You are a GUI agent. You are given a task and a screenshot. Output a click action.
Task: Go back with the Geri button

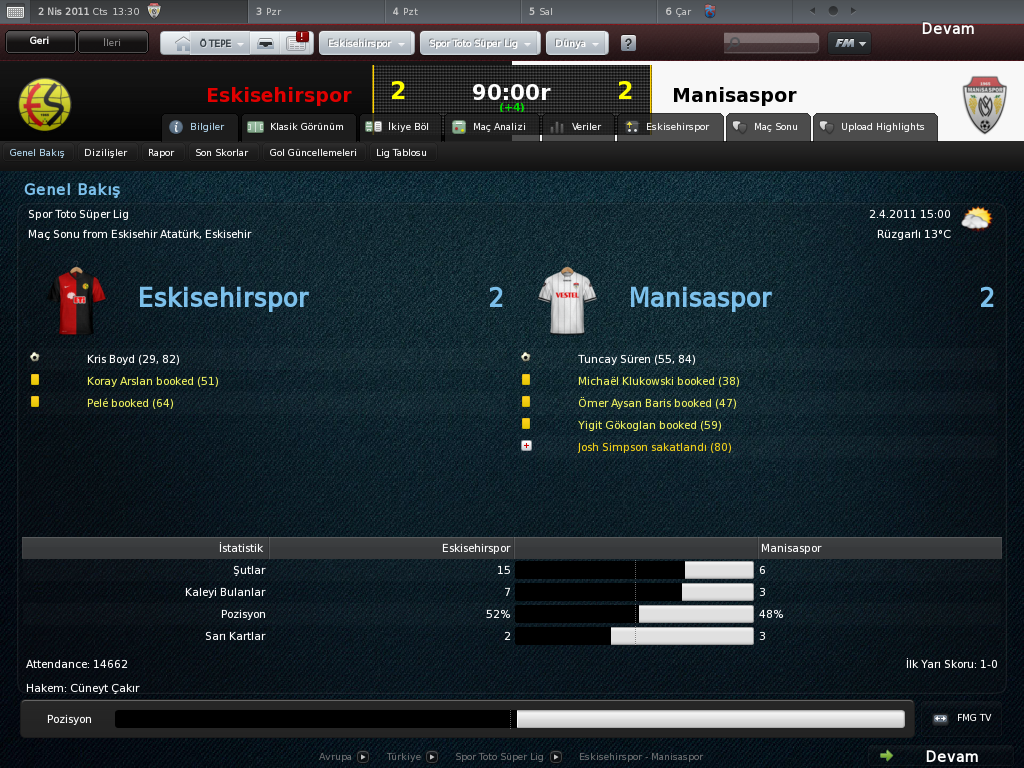click(40, 42)
